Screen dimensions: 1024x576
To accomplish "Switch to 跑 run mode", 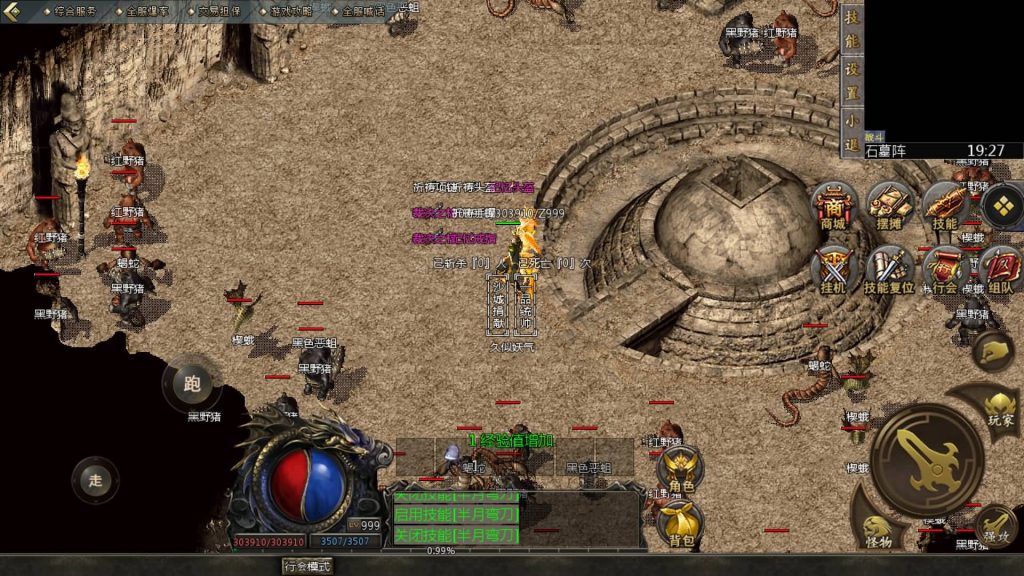I will tap(193, 383).
